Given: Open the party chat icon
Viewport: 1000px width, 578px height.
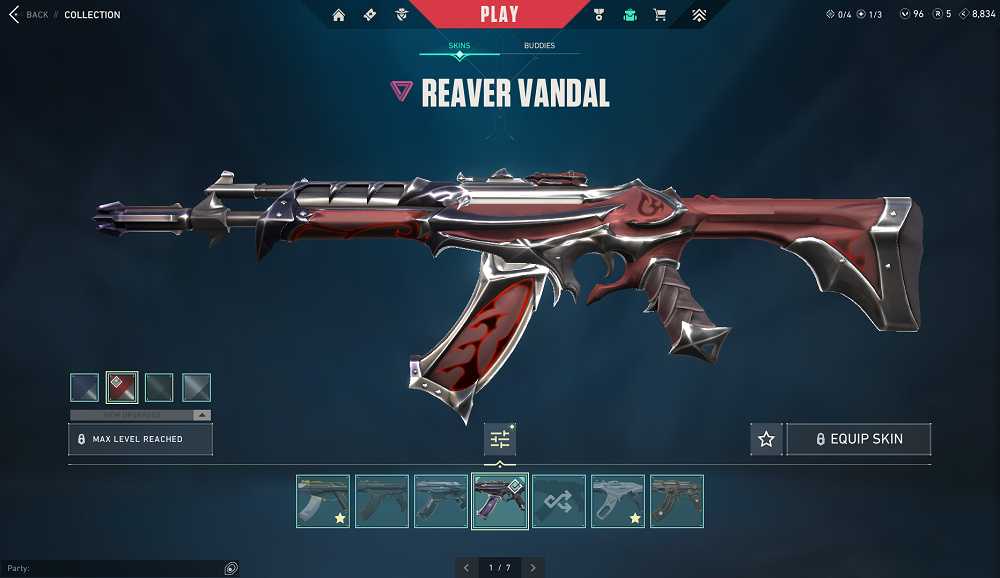Looking at the screenshot, I should pyautogui.click(x=231, y=568).
